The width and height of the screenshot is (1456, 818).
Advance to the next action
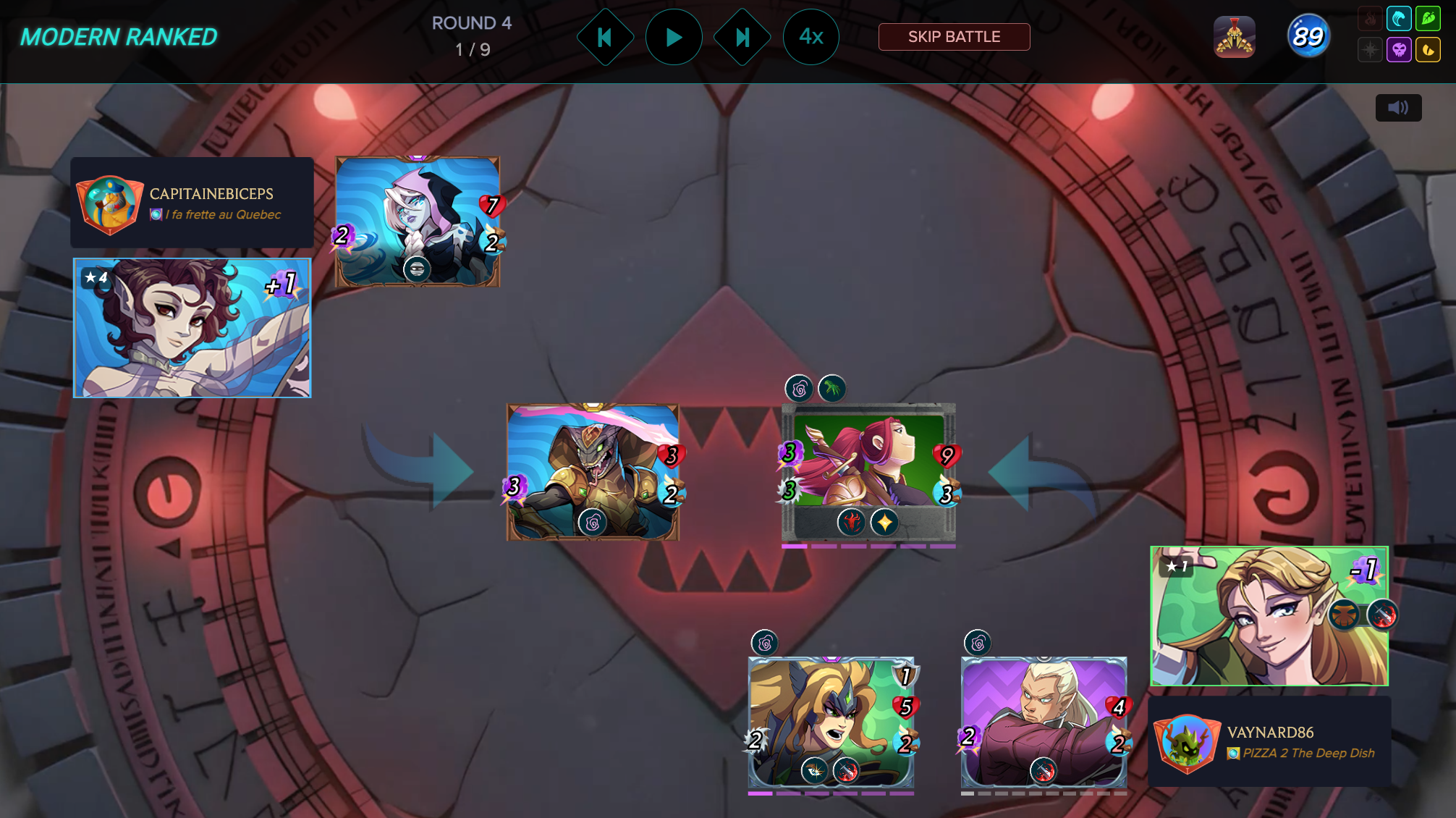click(x=742, y=37)
